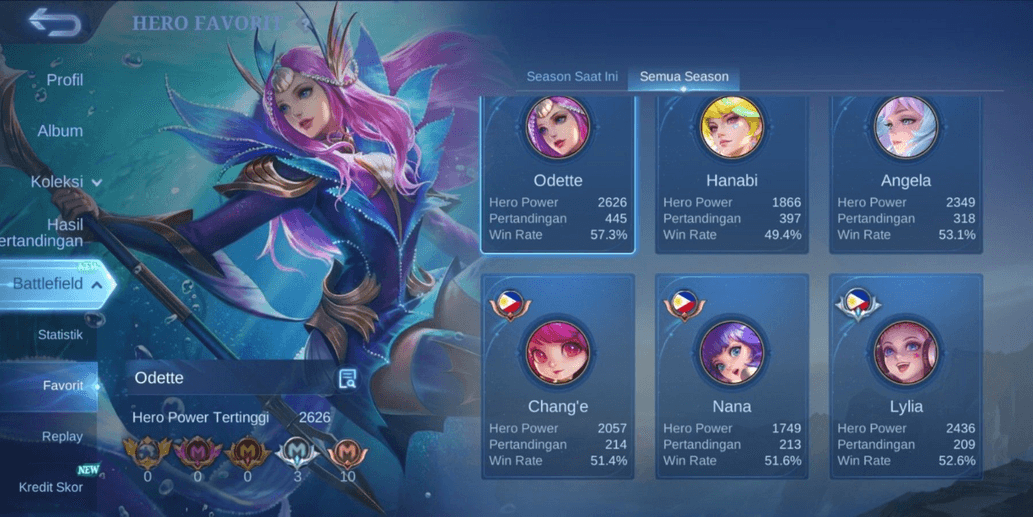
Task: Select the Favorit submenu item
Action: [63, 386]
